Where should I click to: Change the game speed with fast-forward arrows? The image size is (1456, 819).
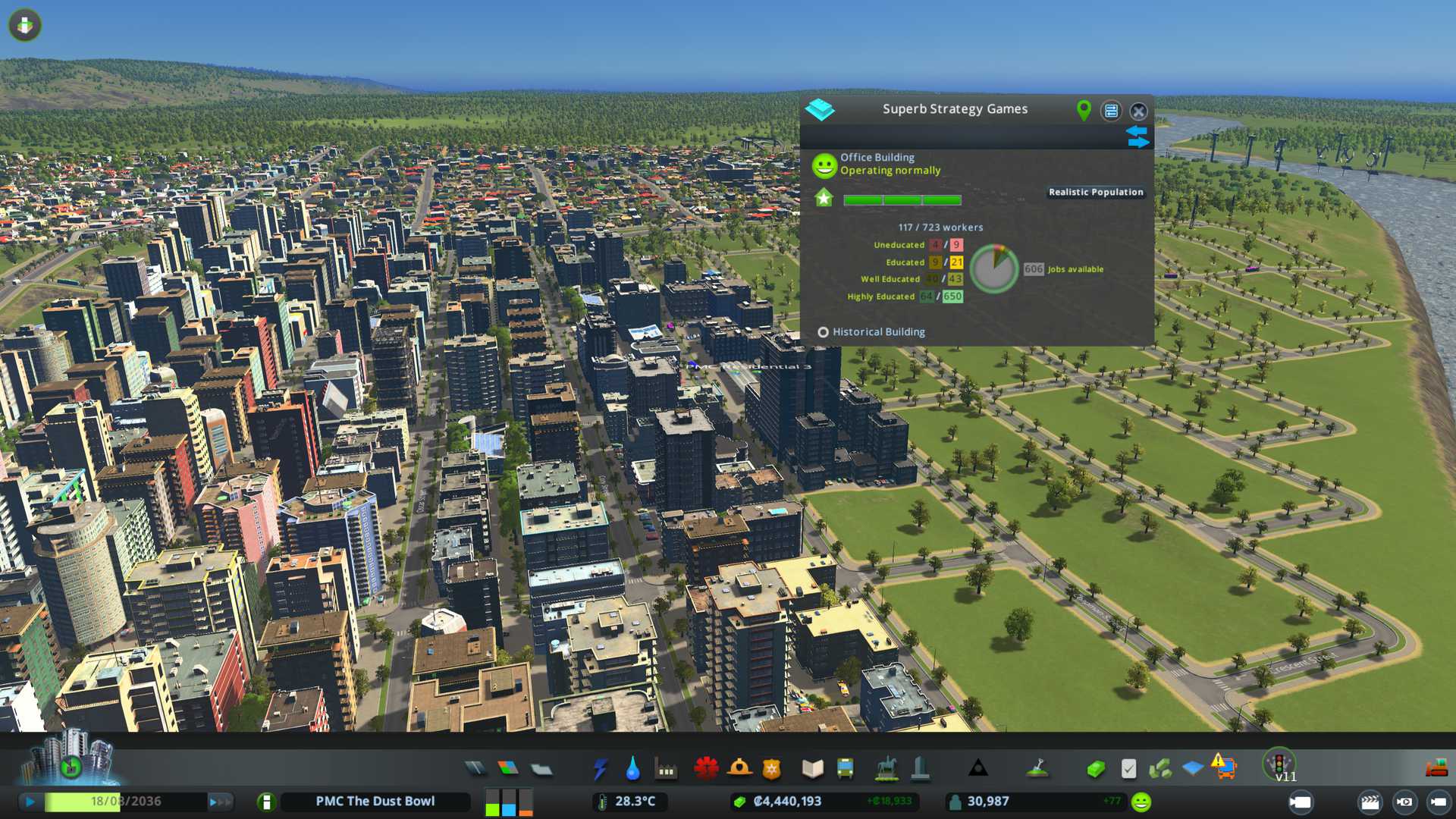click(x=220, y=802)
